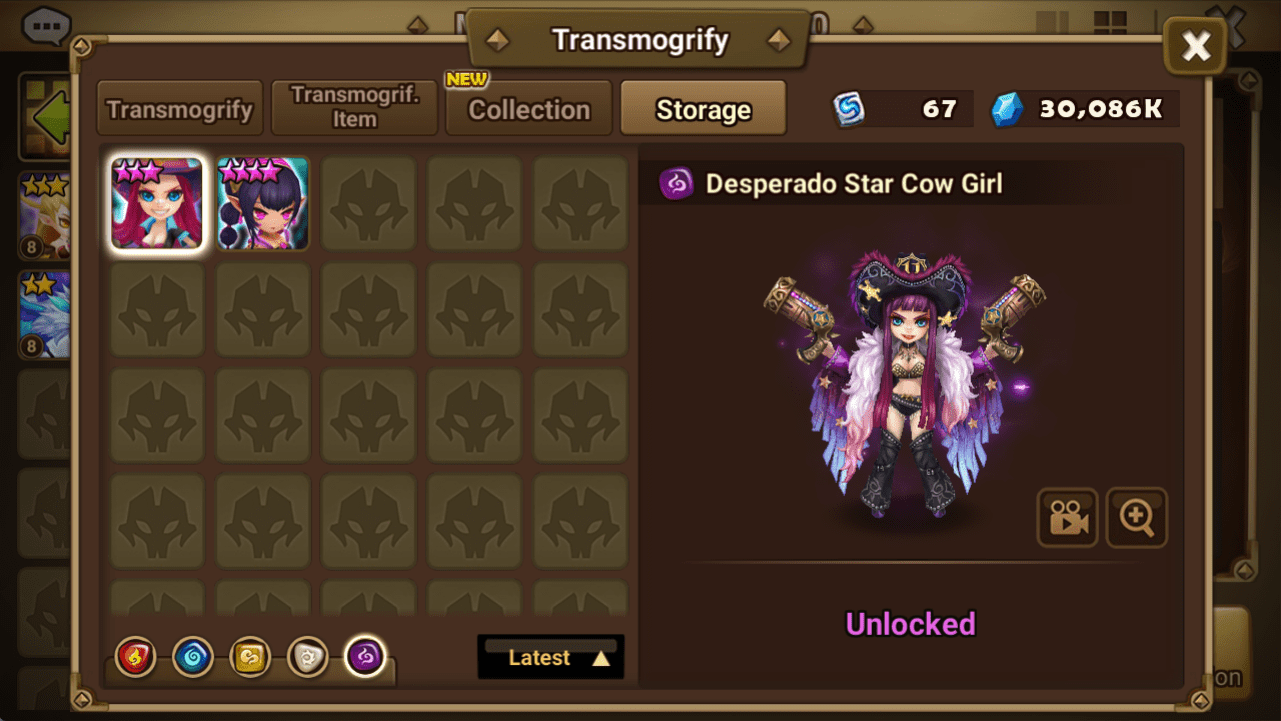Open the chat speech bubble
Screen dimensions: 1281x721
point(46,25)
